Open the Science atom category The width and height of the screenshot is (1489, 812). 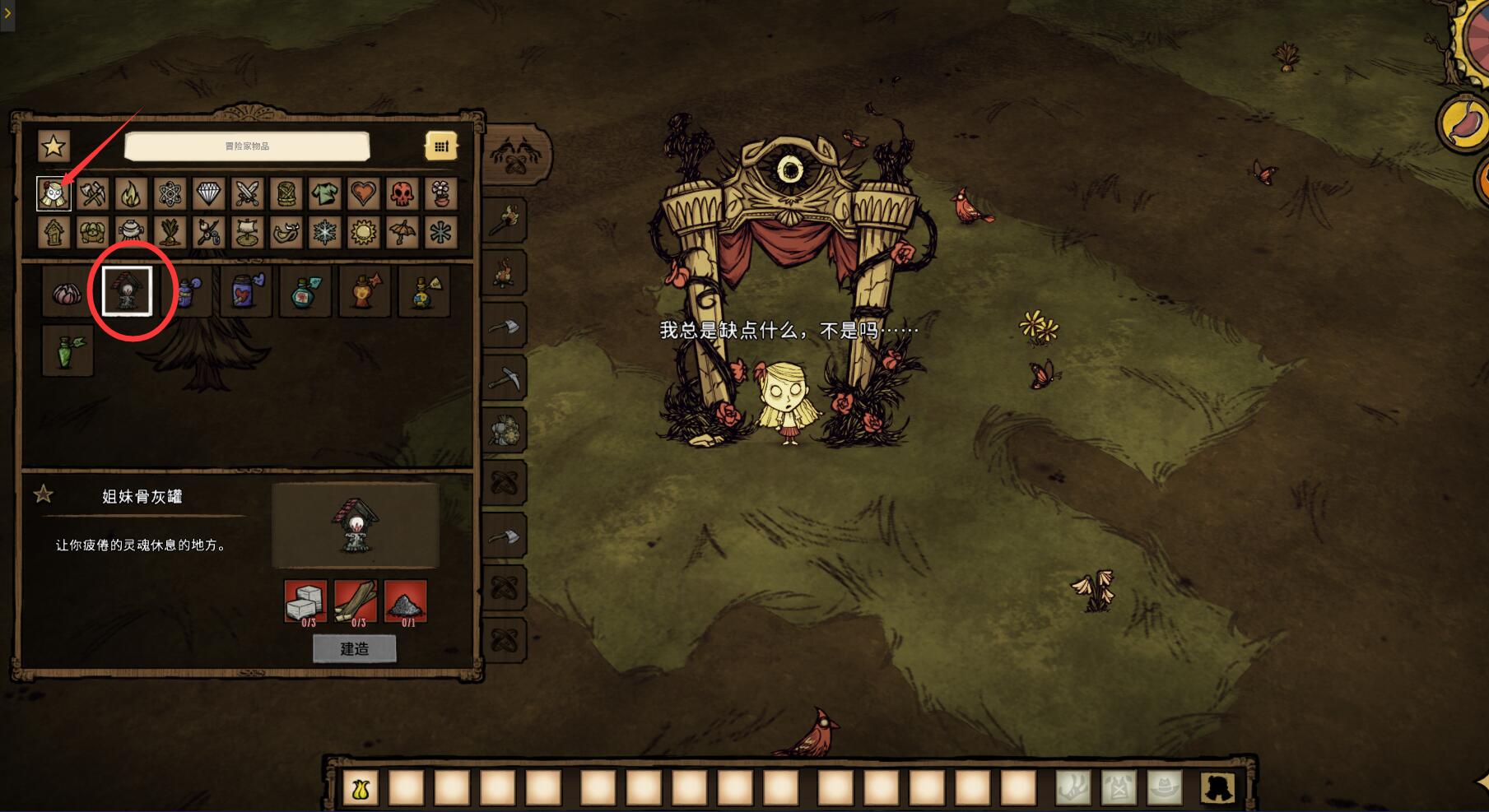170,194
